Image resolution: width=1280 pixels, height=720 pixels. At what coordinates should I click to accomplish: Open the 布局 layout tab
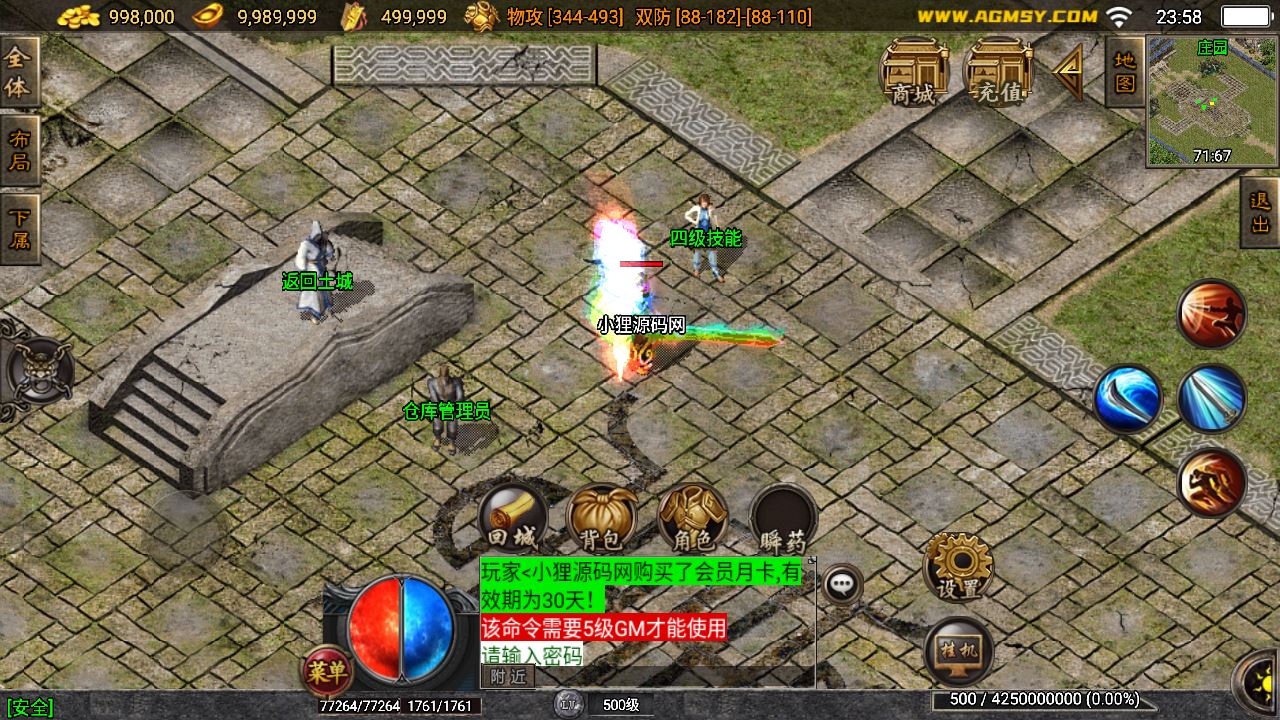coord(19,150)
